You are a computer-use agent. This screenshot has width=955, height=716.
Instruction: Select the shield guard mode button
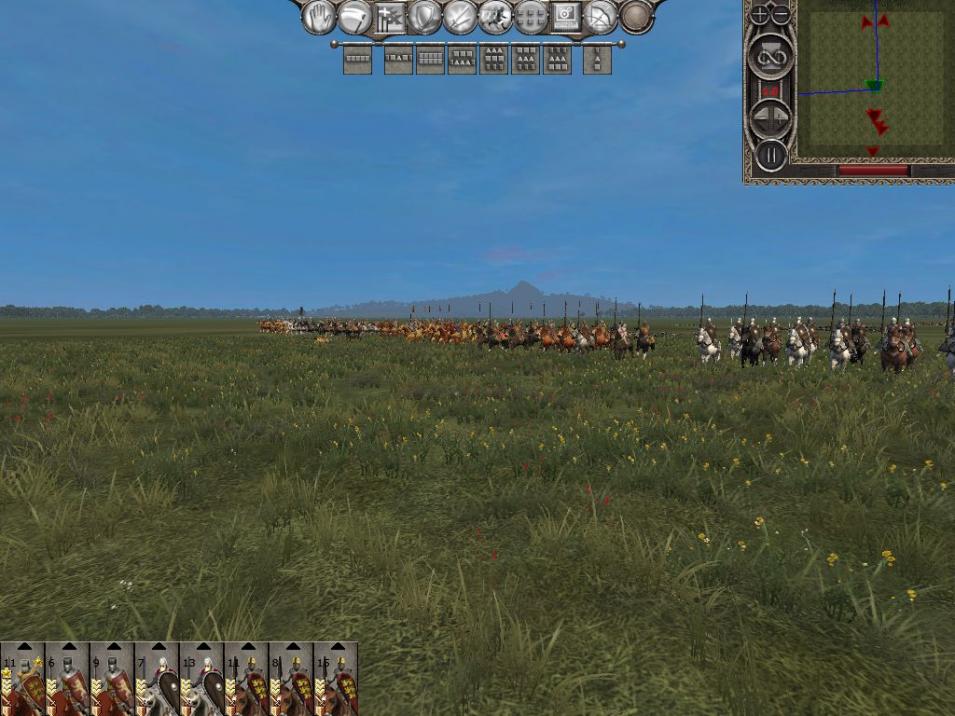[x=425, y=17]
